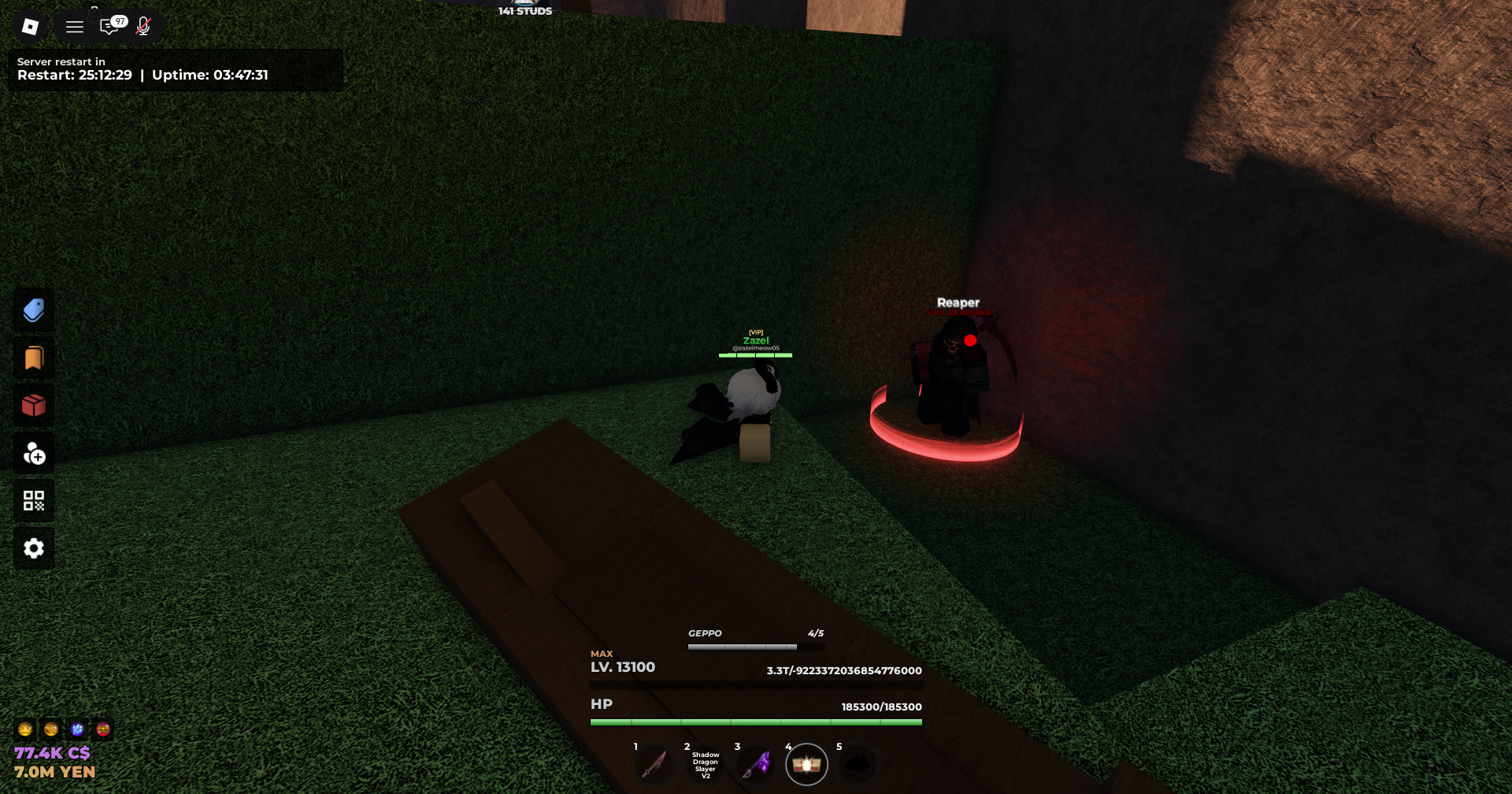The height and width of the screenshot is (794, 1512).
Task: Open the QR code redemption icon
Action: [34, 500]
